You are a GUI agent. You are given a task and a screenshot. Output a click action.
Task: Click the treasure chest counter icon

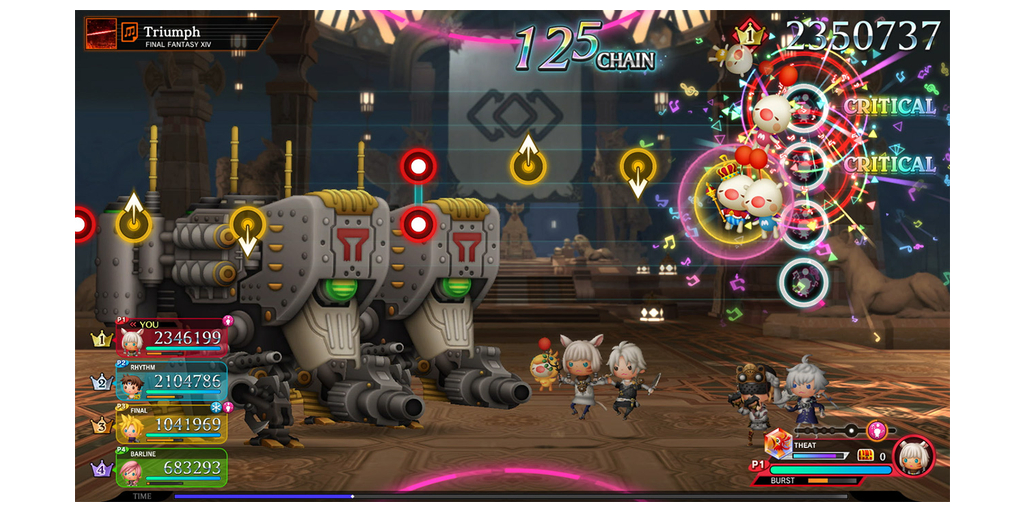coord(866,455)
